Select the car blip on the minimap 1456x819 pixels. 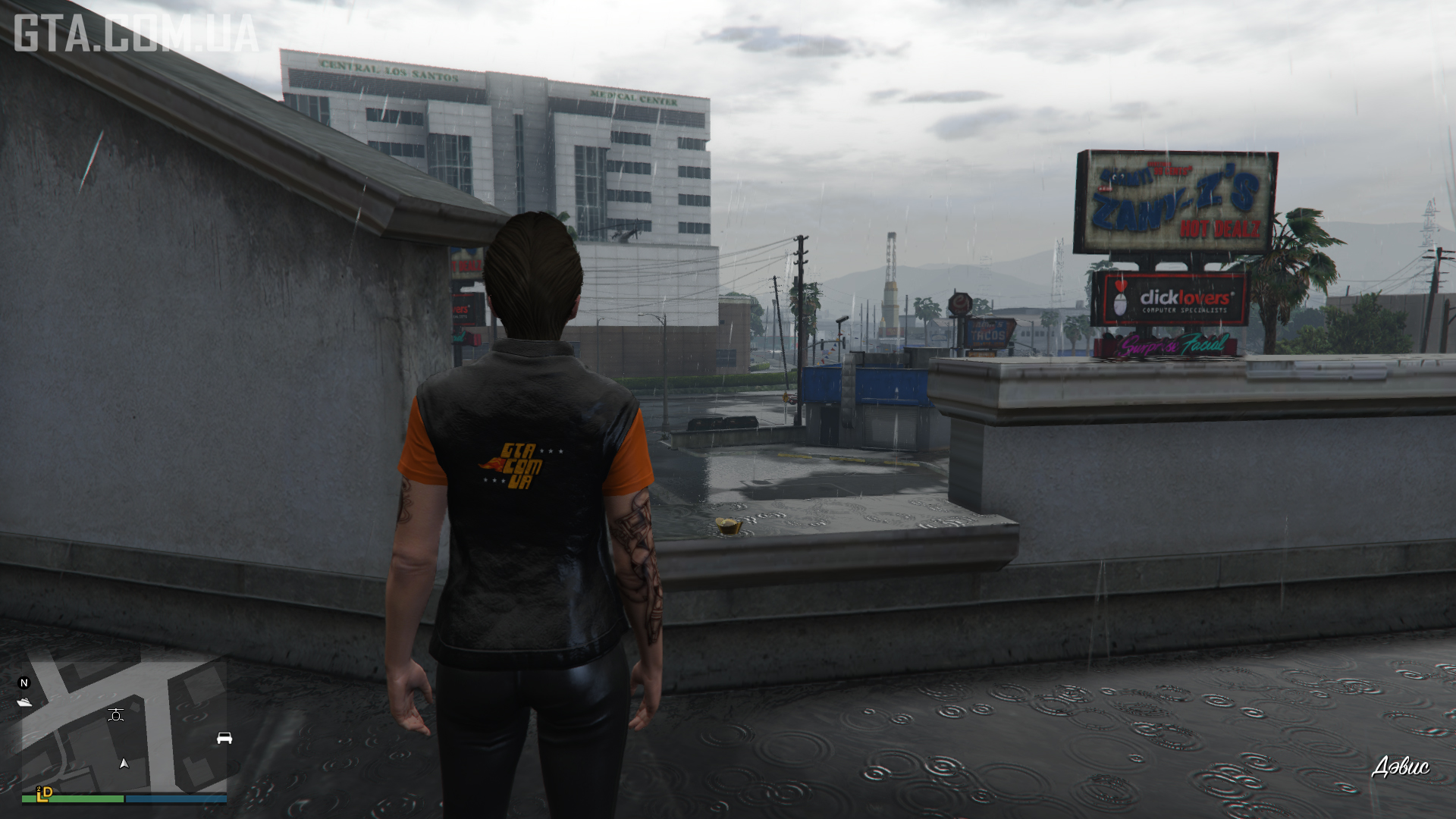[224, 738]
